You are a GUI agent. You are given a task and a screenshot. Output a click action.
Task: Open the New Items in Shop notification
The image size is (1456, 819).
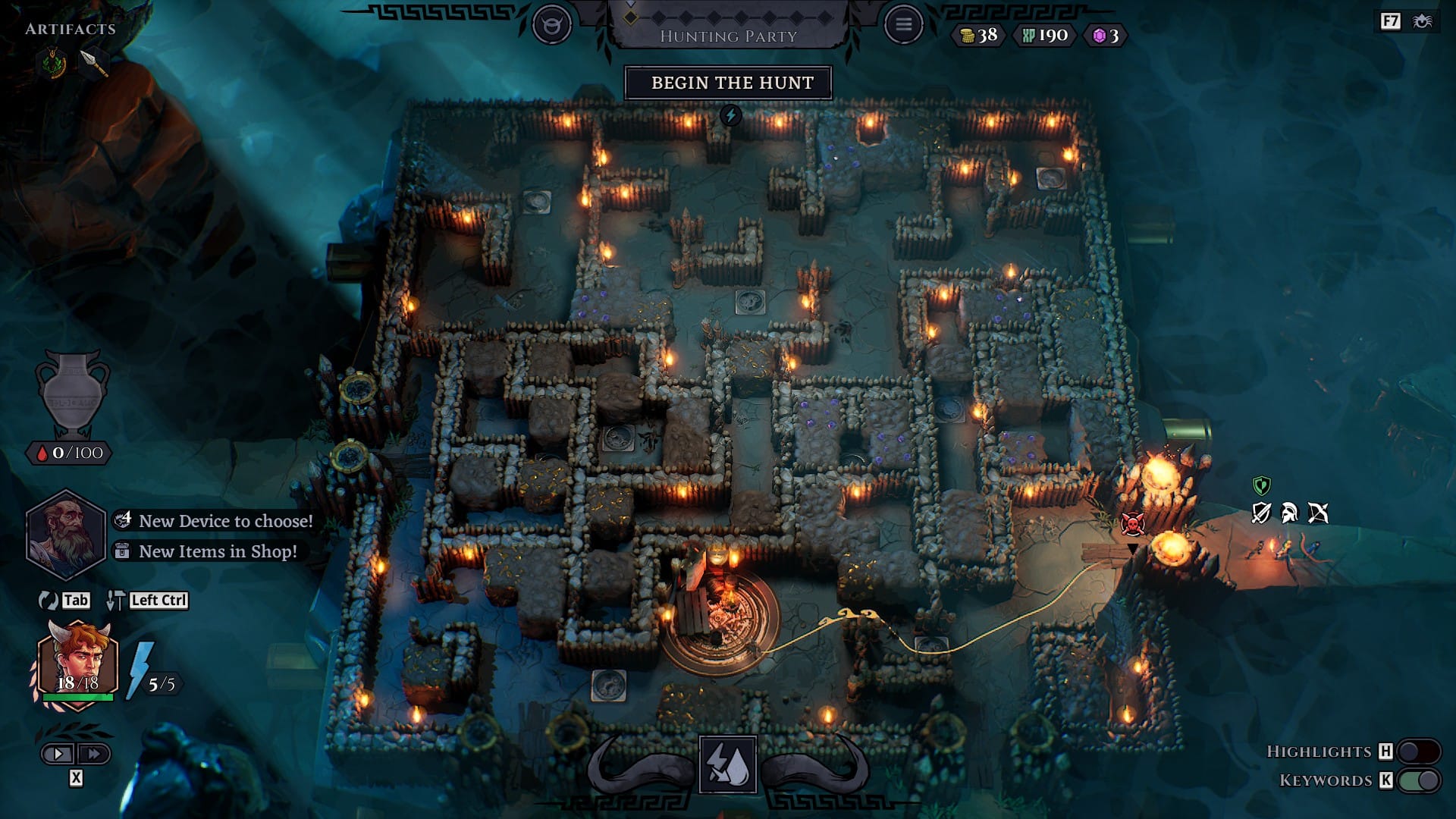click(207, 551)
